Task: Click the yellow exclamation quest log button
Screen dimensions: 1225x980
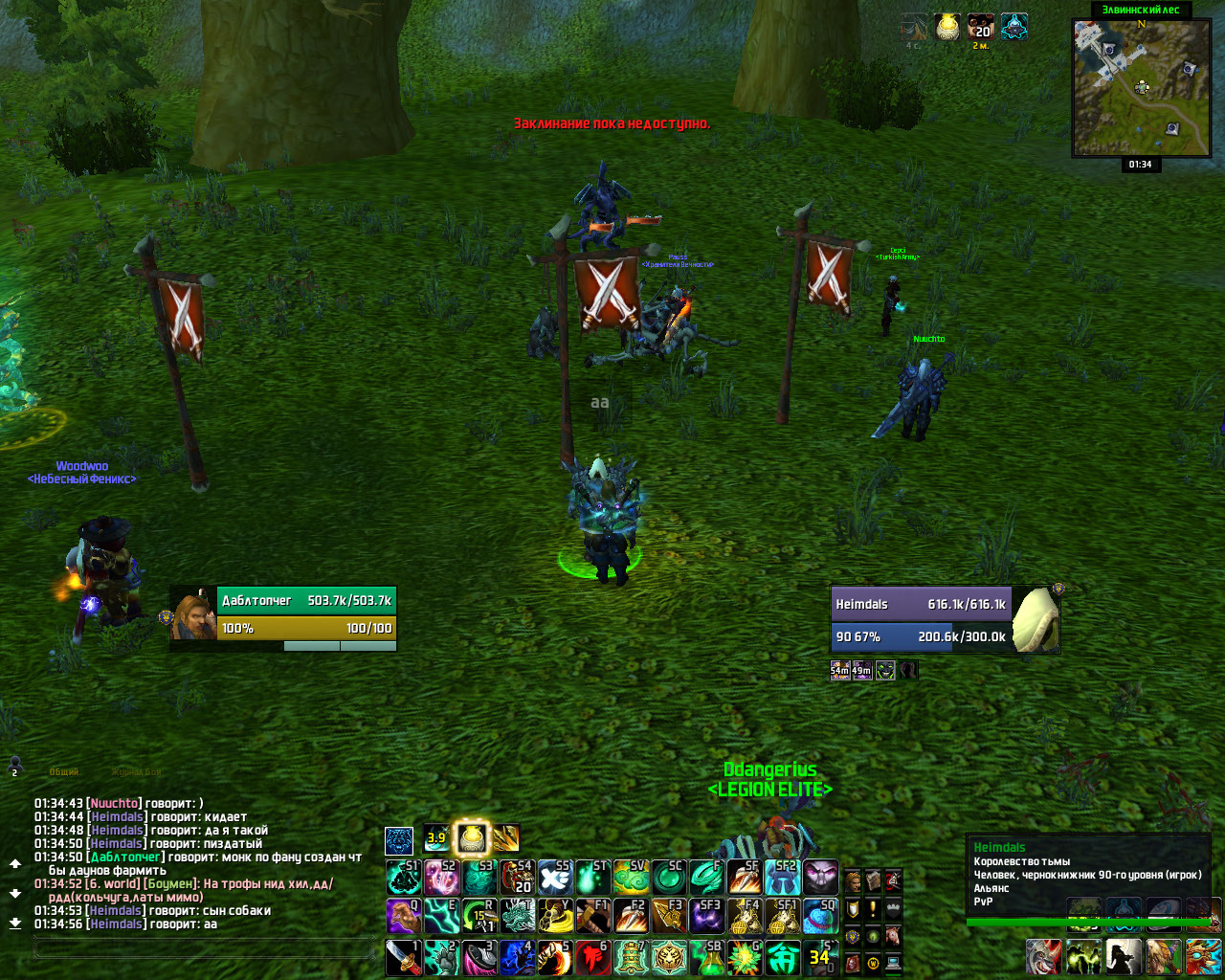Action: click(x=873, y=908)
